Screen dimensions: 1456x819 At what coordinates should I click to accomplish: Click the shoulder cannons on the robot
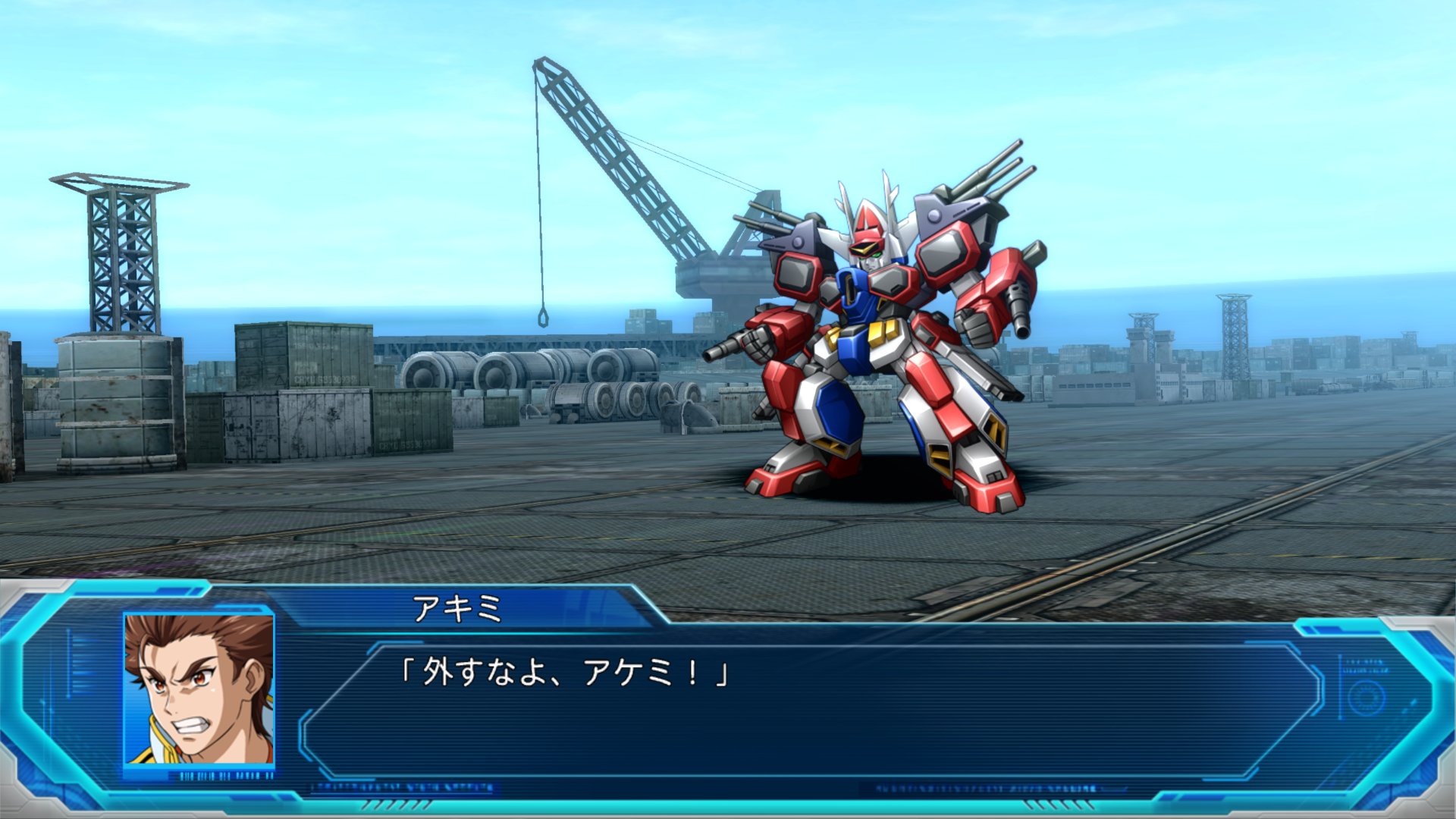pyautogui.click(x=986, y=182)
